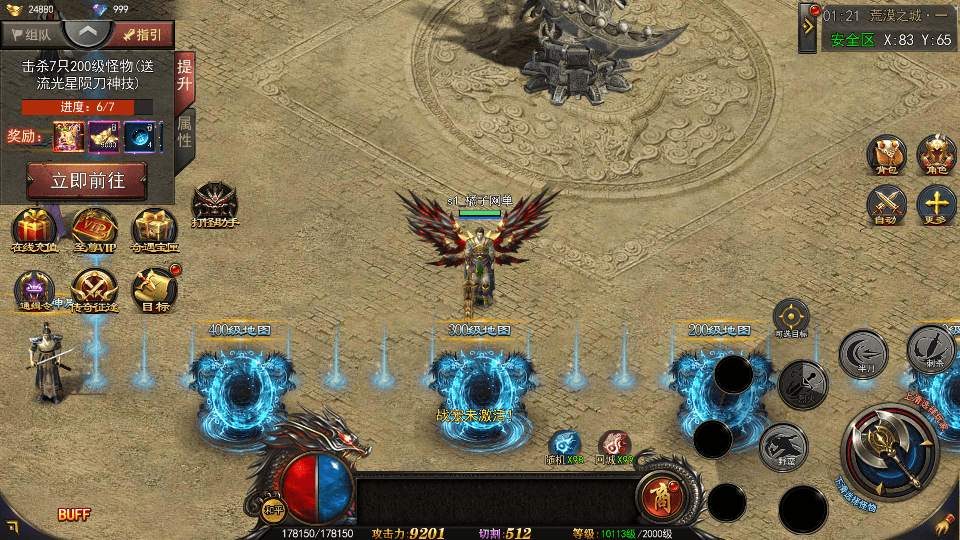The height and width of the screenshot is (540, 960).
Task: Use the 随机 random teleport scroll
Action: (x=564, y=445)
